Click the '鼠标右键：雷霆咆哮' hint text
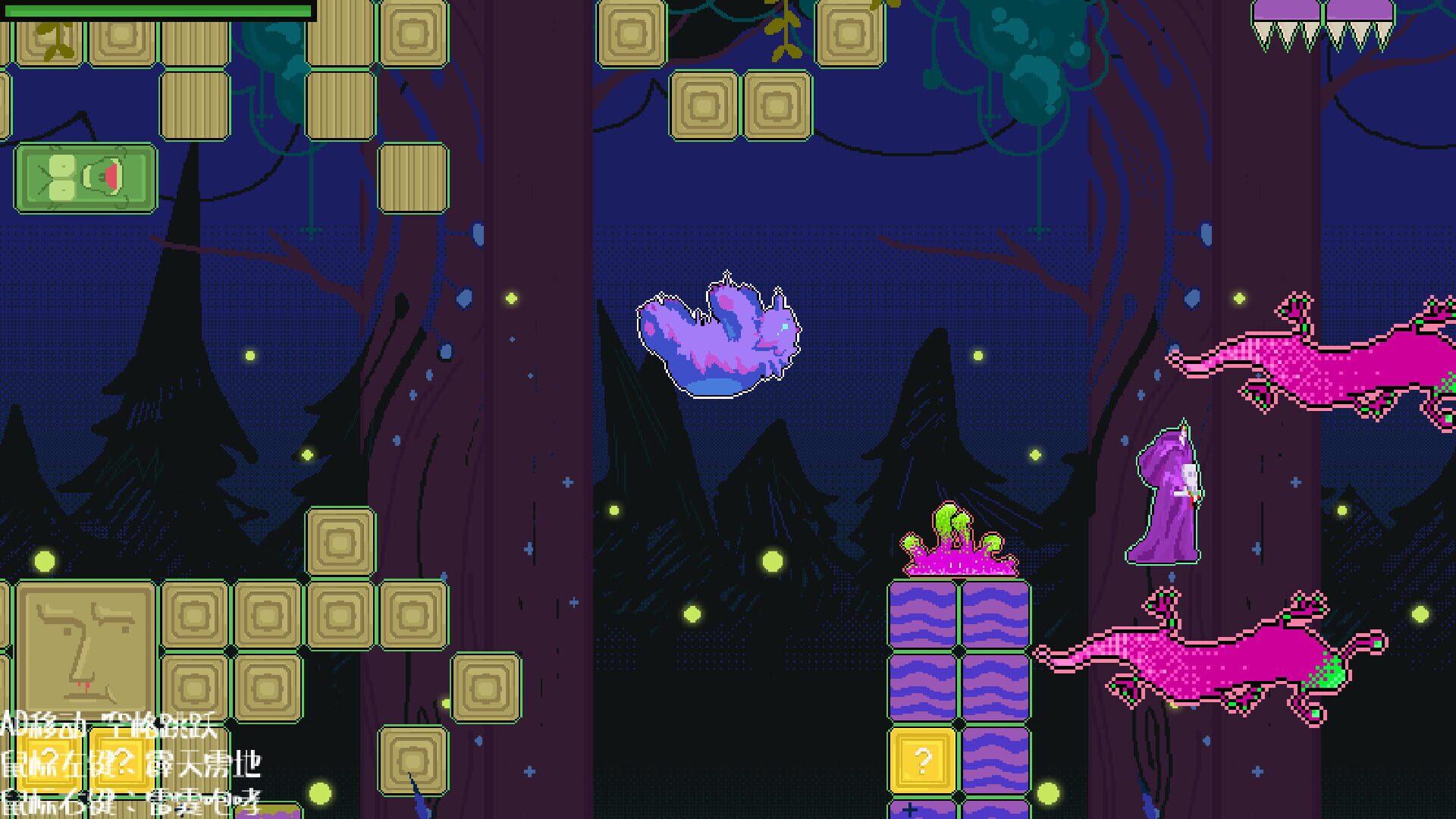Viewport: 1456px width, 819px height. tap(133, 808)
